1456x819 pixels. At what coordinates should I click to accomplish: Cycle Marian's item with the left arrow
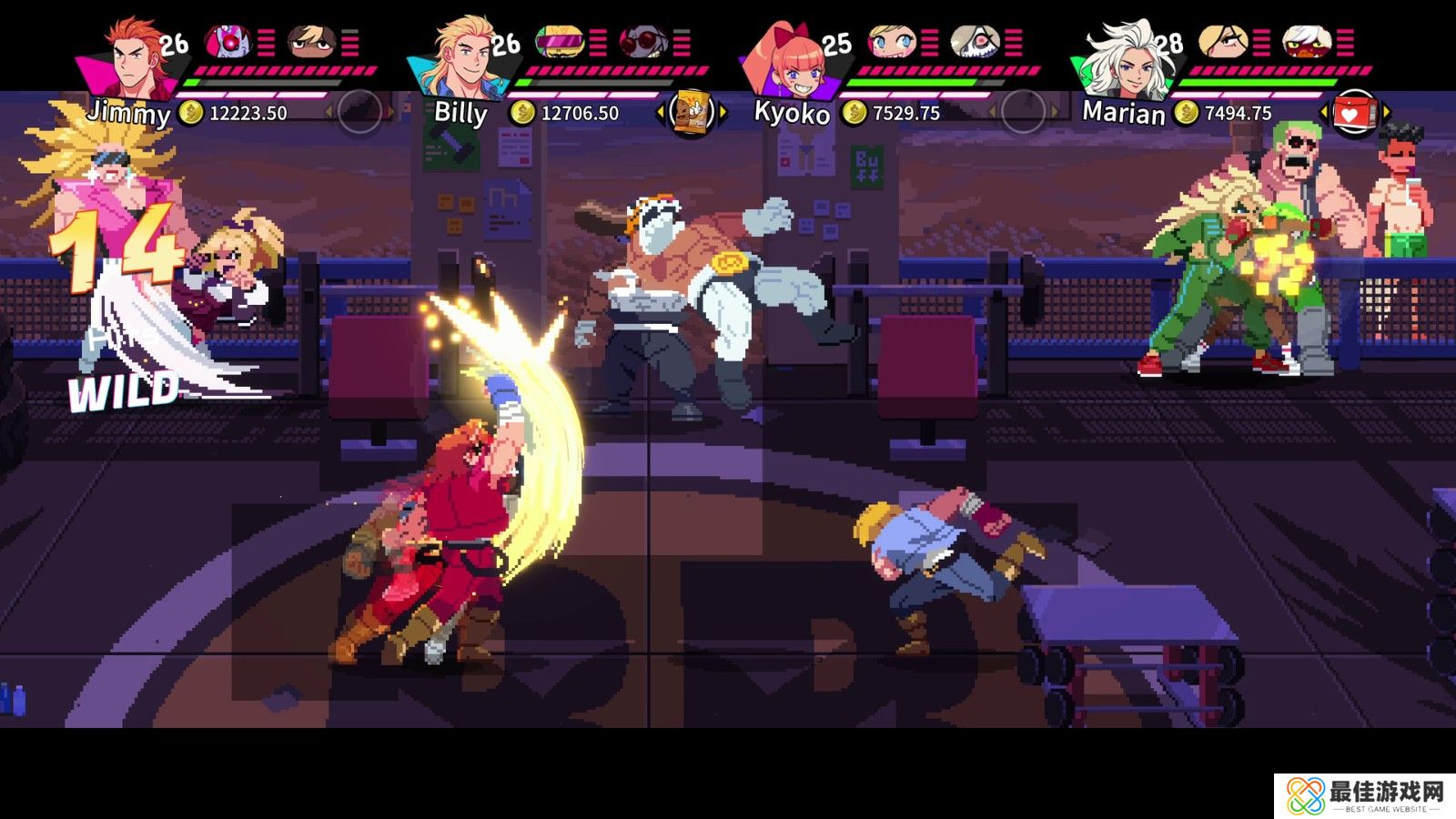(1322, 113)
